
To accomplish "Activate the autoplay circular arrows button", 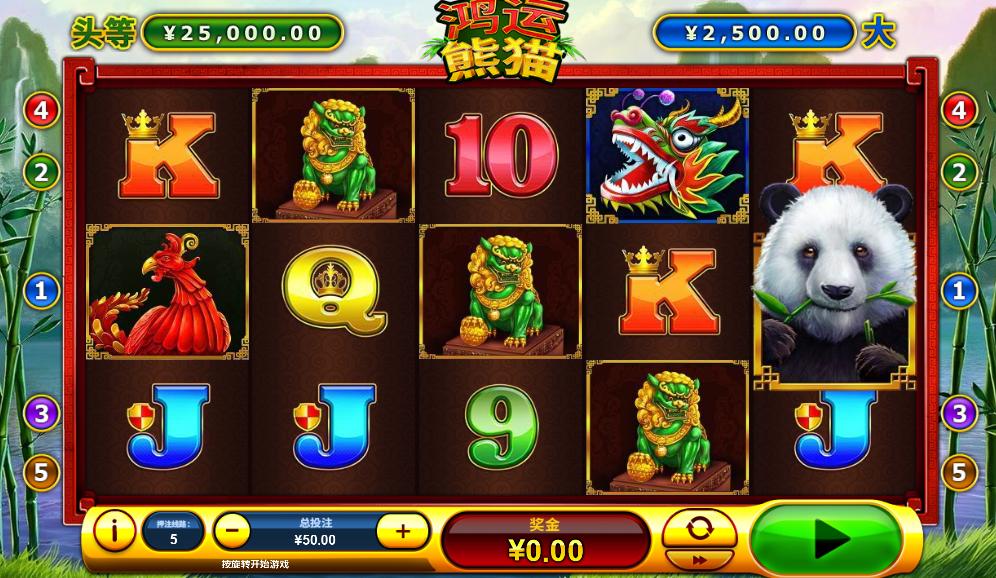I will pos(699,527).
